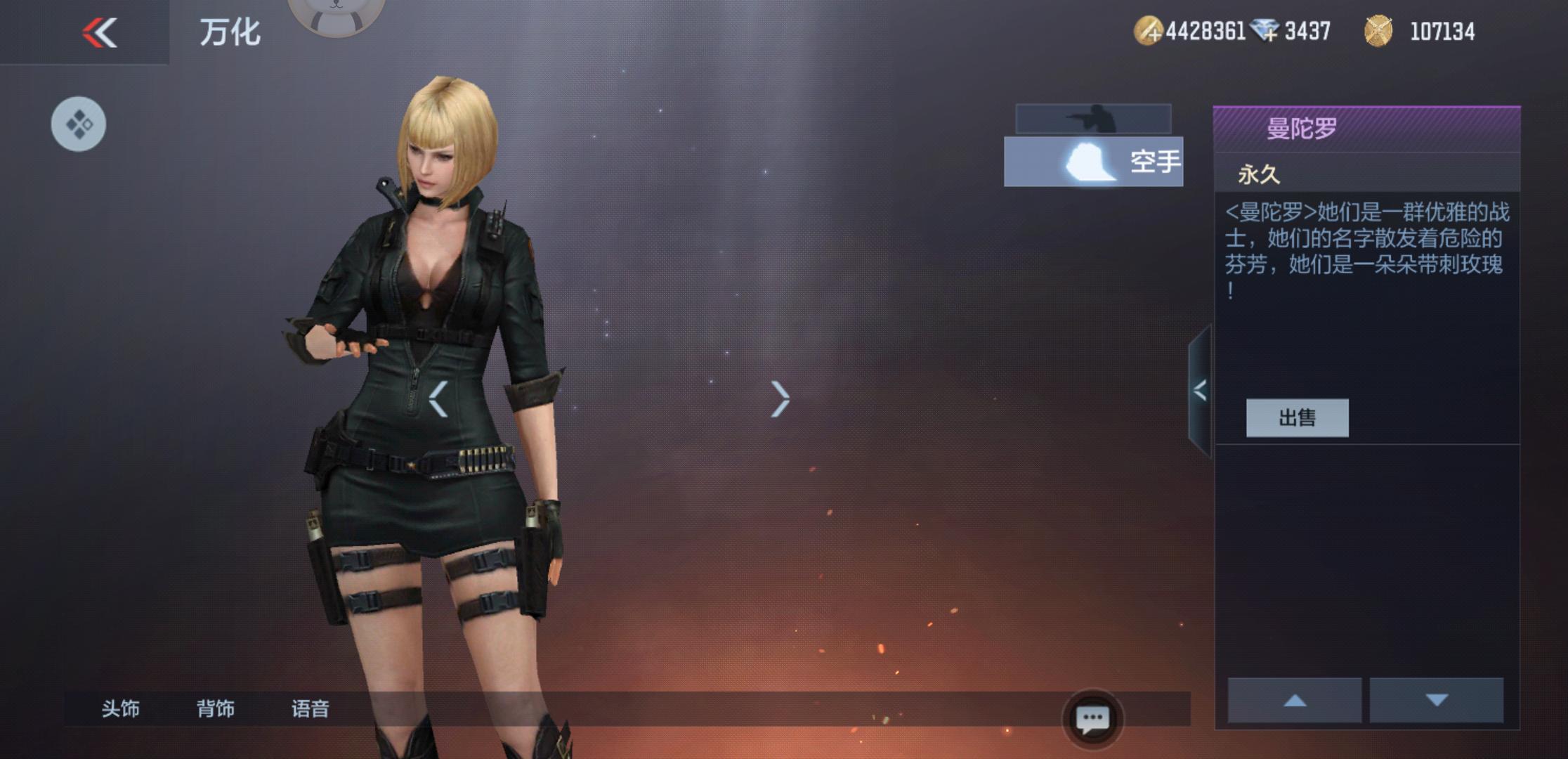The height and width of the screenshot is (759, 1568).
Task: Show the next character with right arrow
Action: point(780,399)
